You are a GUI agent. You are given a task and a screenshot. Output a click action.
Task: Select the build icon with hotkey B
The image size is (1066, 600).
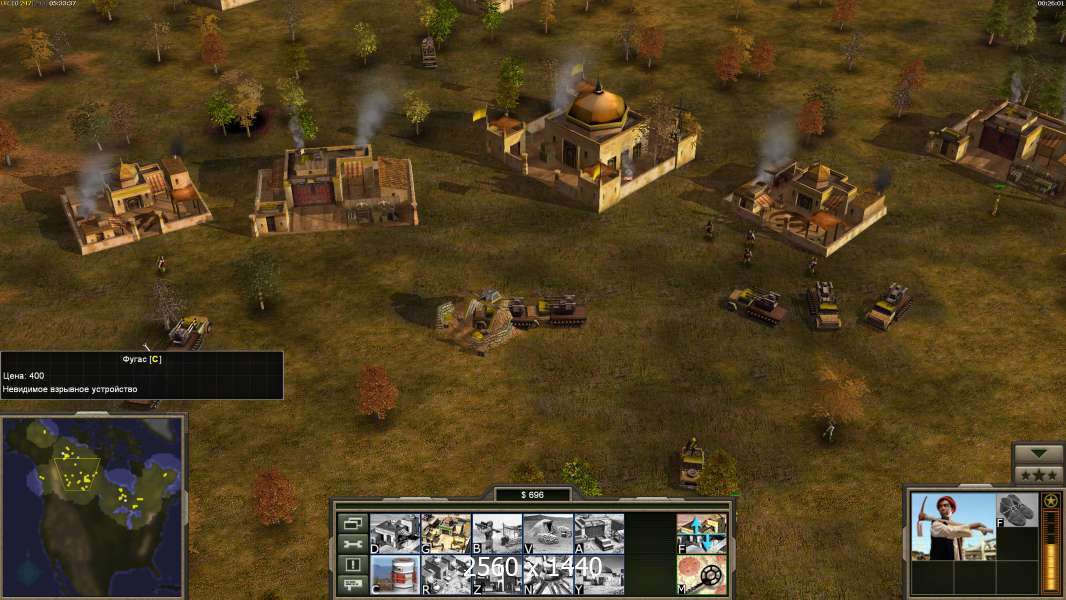click(x=496, y=533)
